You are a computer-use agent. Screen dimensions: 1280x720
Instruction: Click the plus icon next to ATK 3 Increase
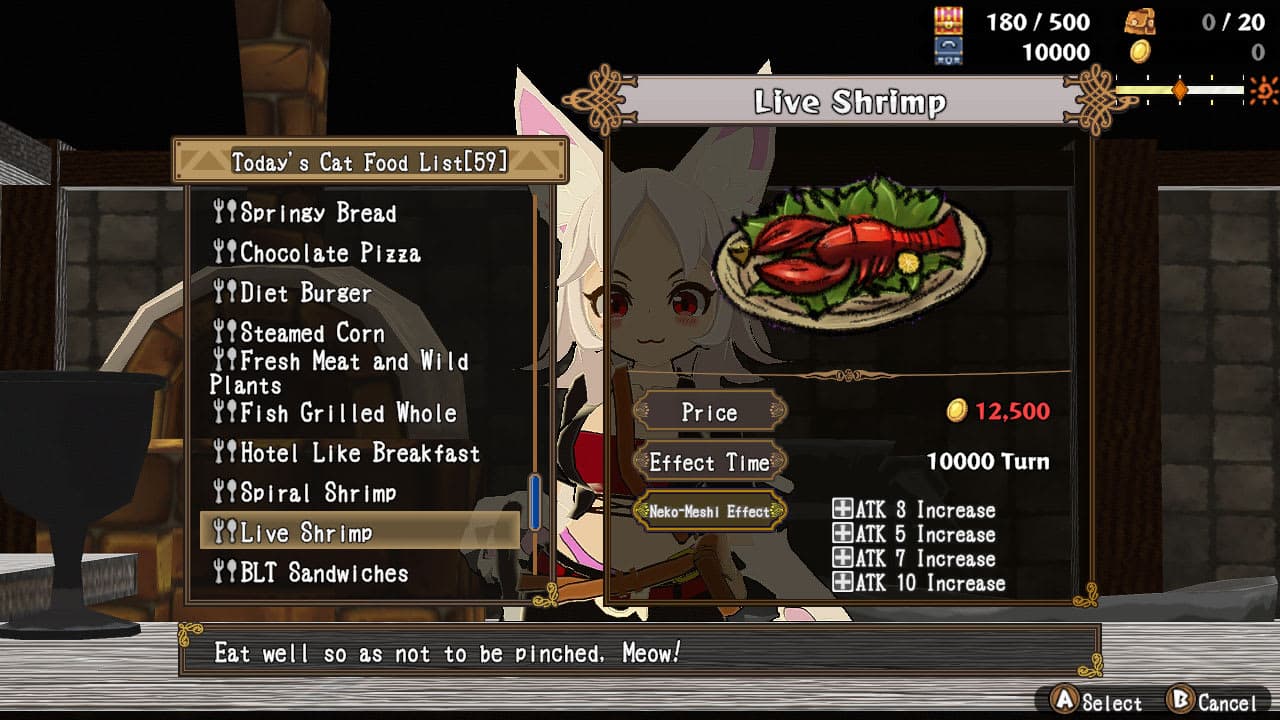(x=843, y=510)
